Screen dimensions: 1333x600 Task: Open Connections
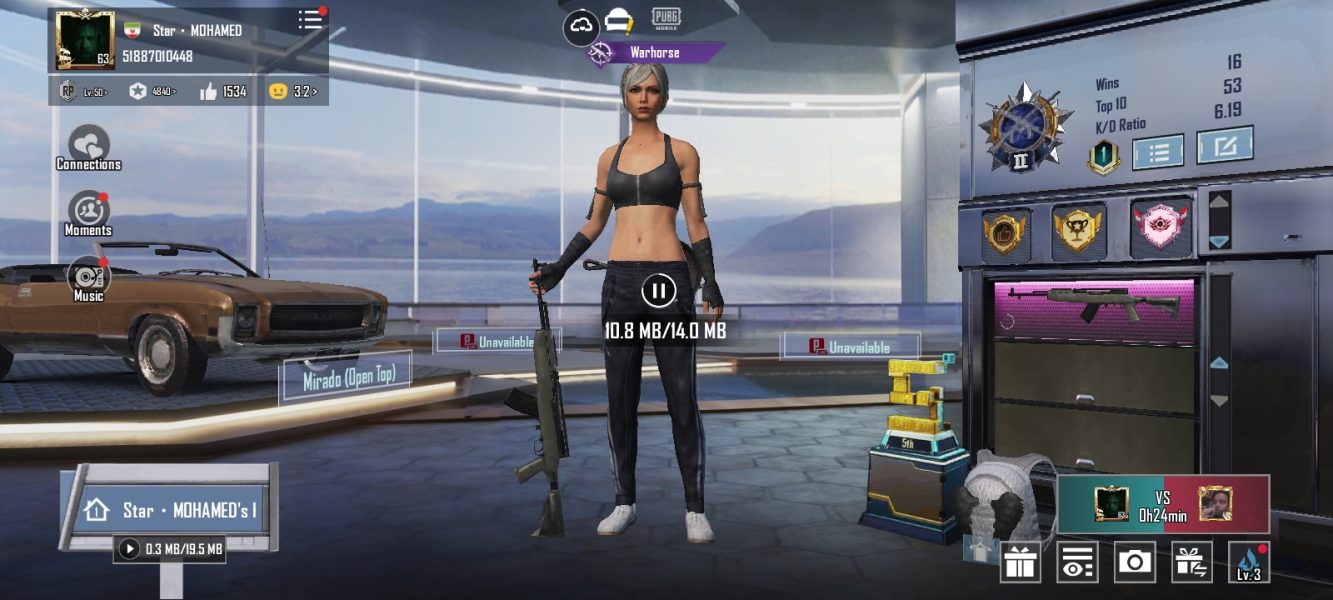[88, 148]
